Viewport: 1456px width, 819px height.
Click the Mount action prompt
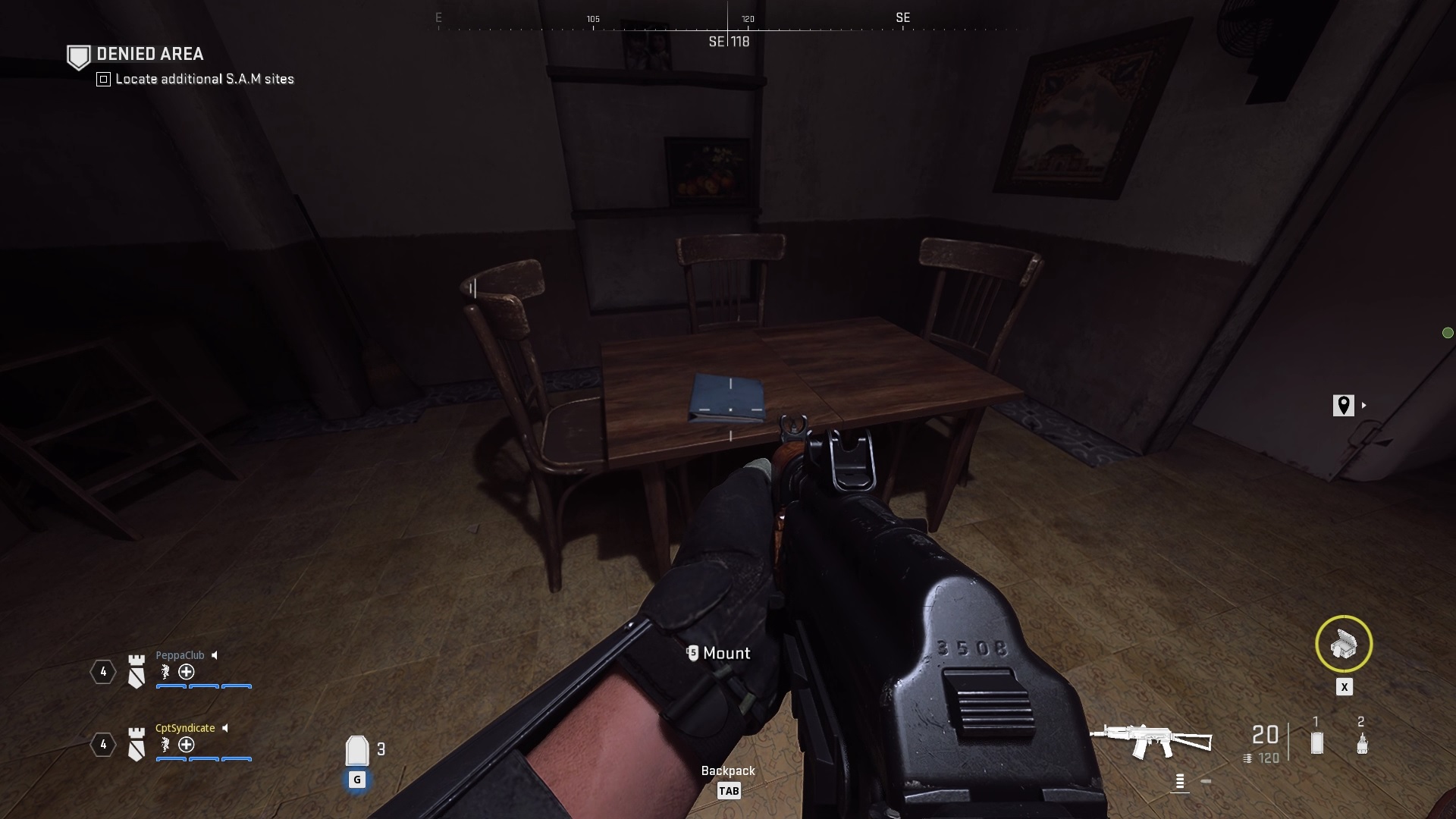[x=717, y=653]
